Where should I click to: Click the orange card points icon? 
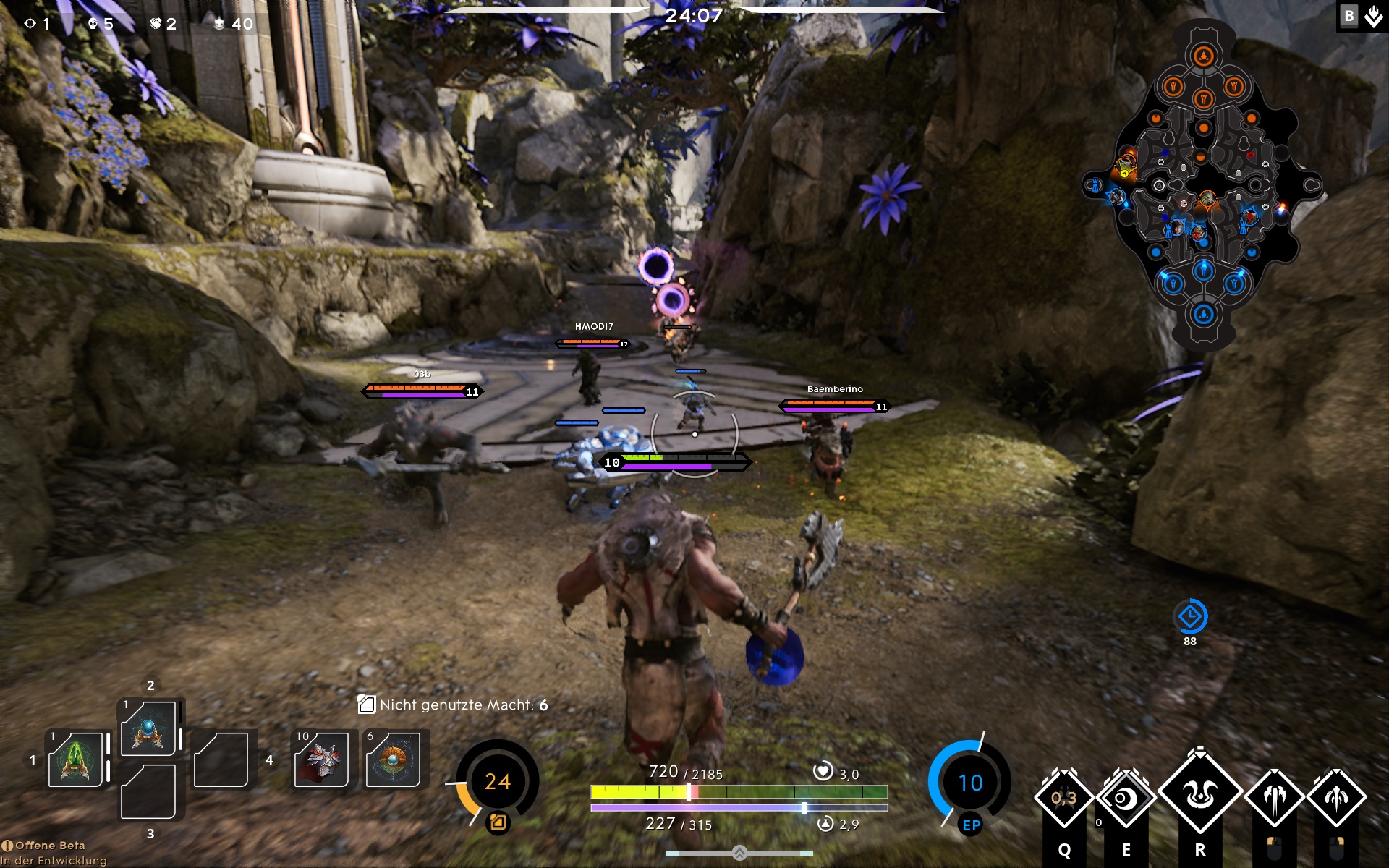coord(498,822)
